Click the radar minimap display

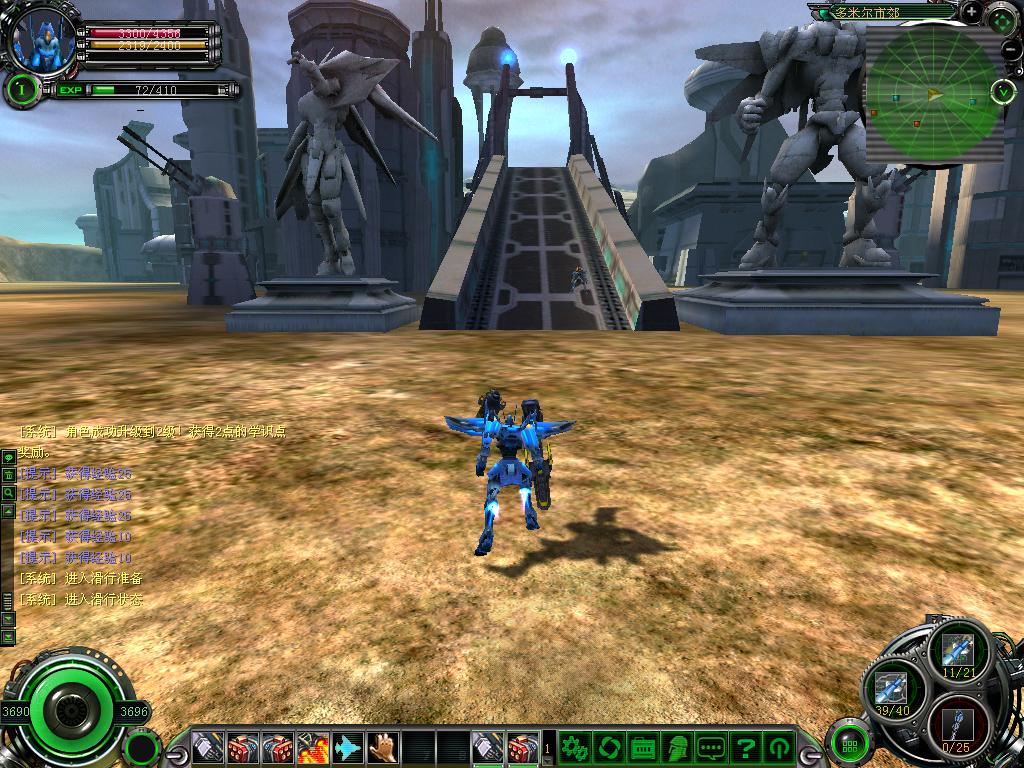point(934,94)
